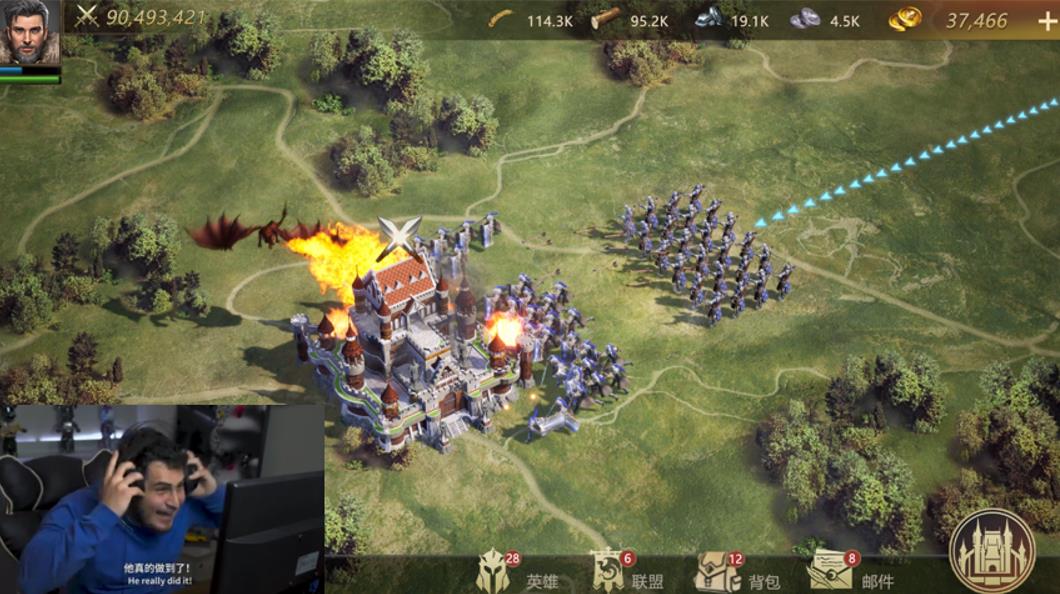Open the Alliance menu (联盟)
This screenshot has width=1060, height=594.
click(607, 570)
